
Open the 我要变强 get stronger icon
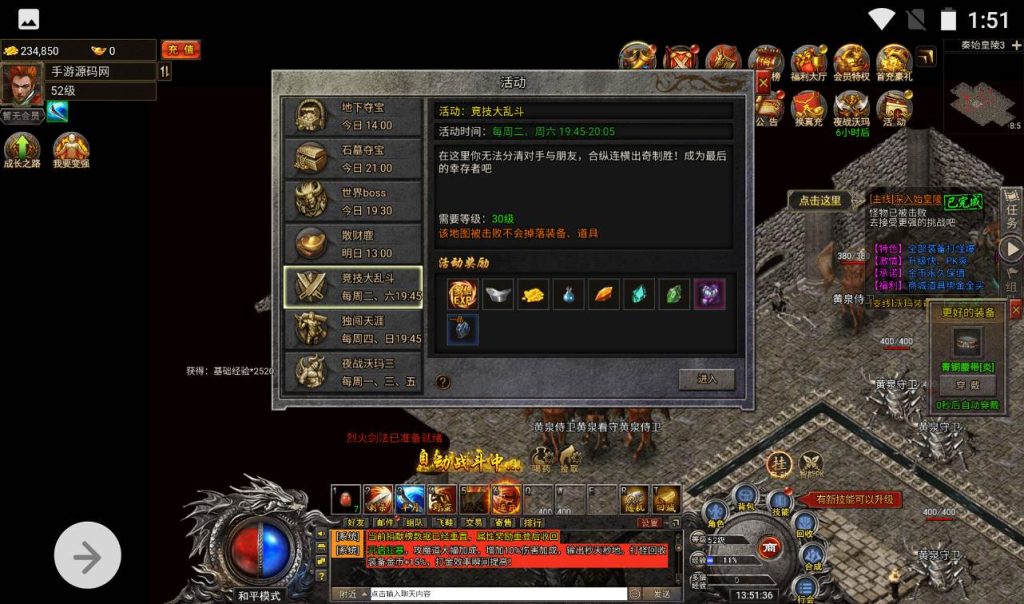tap(71, 151)
